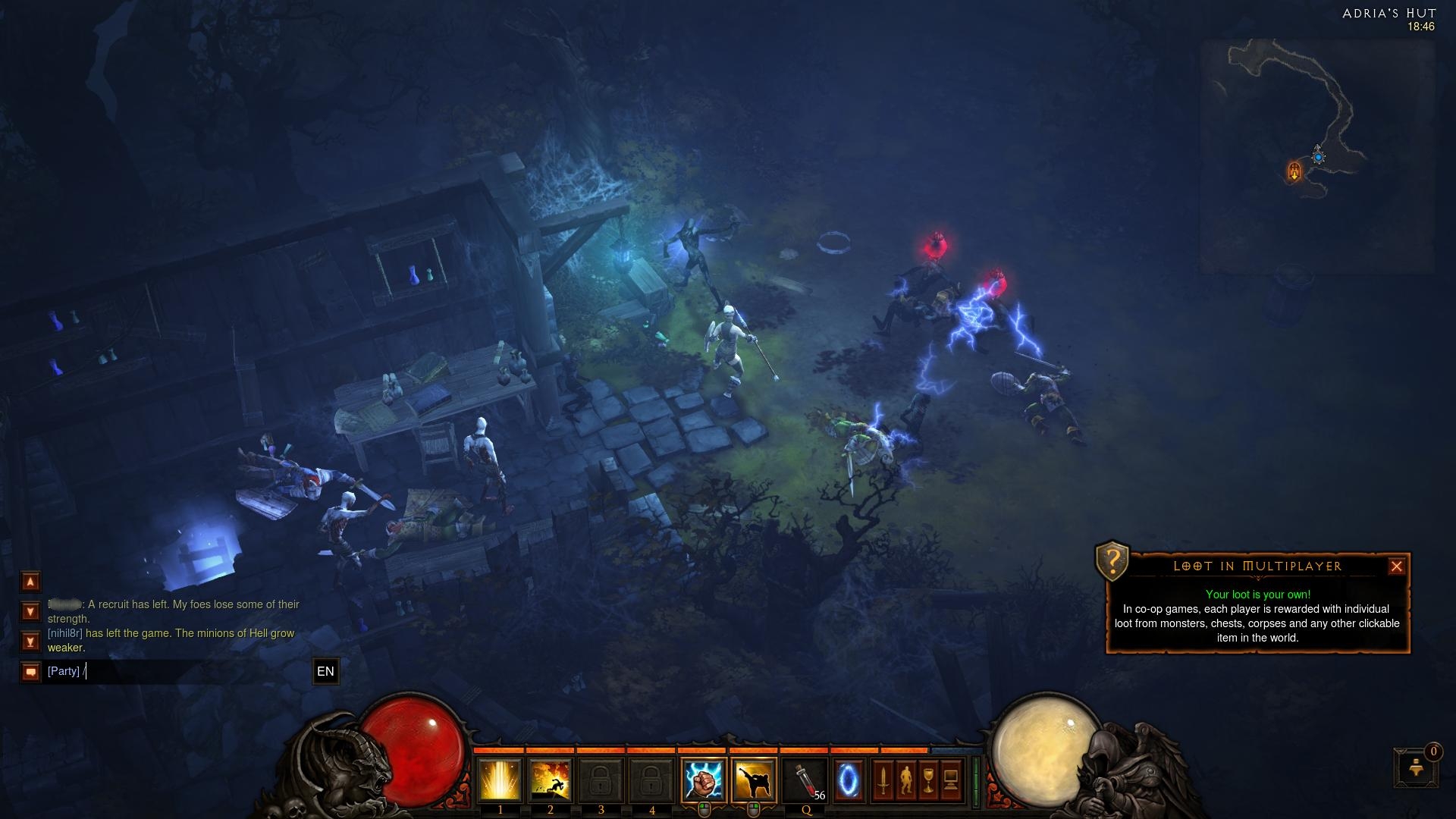Close the Loot in Multiplayer tip
The height and width of the screenshot is (819, 1456).
click(x=1396, y=566)
